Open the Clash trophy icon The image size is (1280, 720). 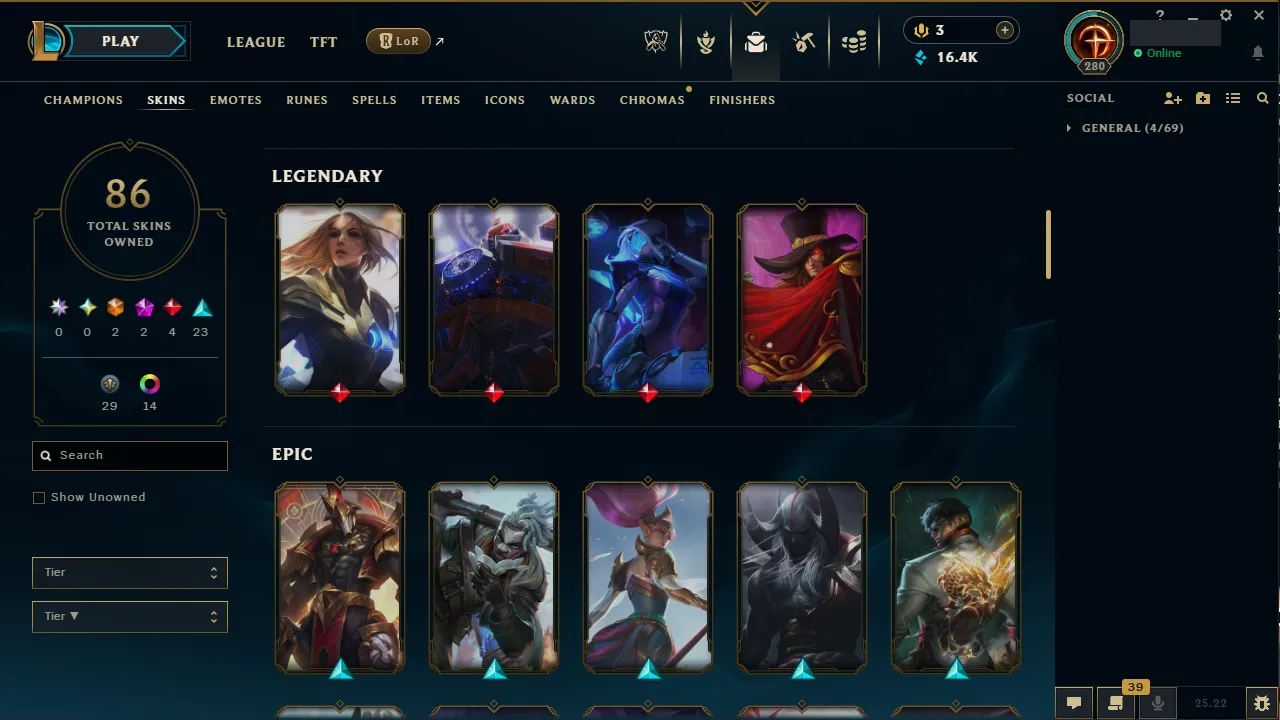[x=706, y=41]
